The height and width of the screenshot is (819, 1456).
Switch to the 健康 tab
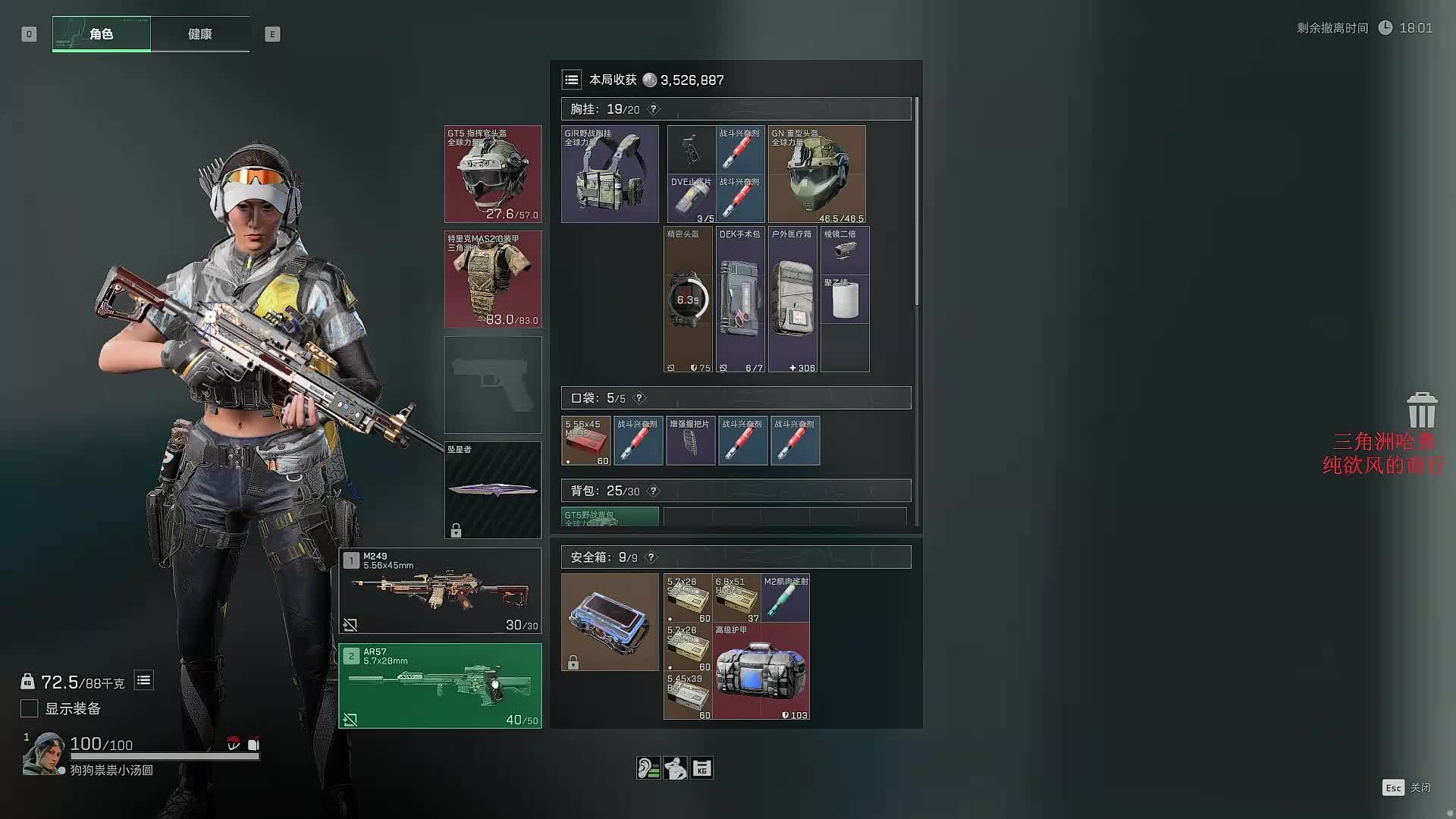200,34
